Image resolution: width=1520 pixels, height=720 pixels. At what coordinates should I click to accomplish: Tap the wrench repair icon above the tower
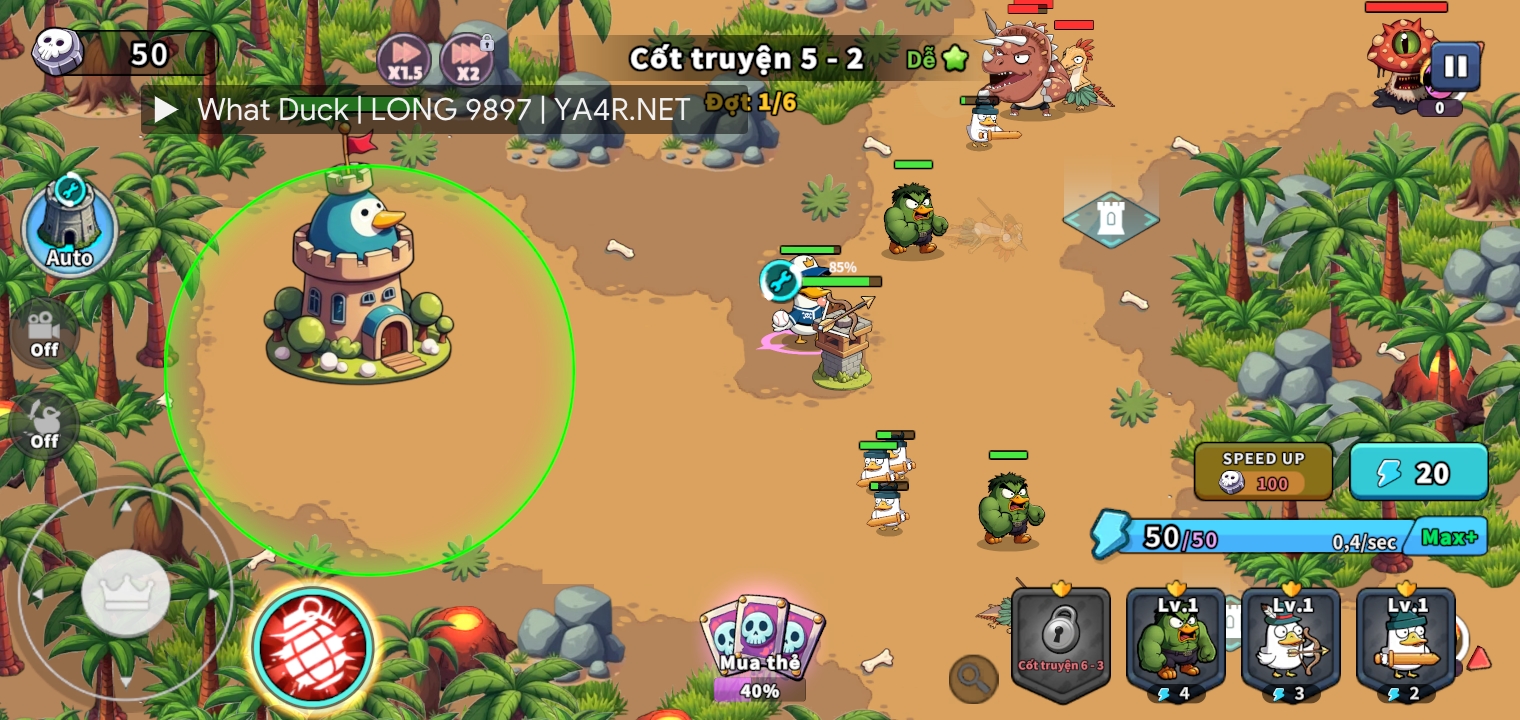click(779, 280)
